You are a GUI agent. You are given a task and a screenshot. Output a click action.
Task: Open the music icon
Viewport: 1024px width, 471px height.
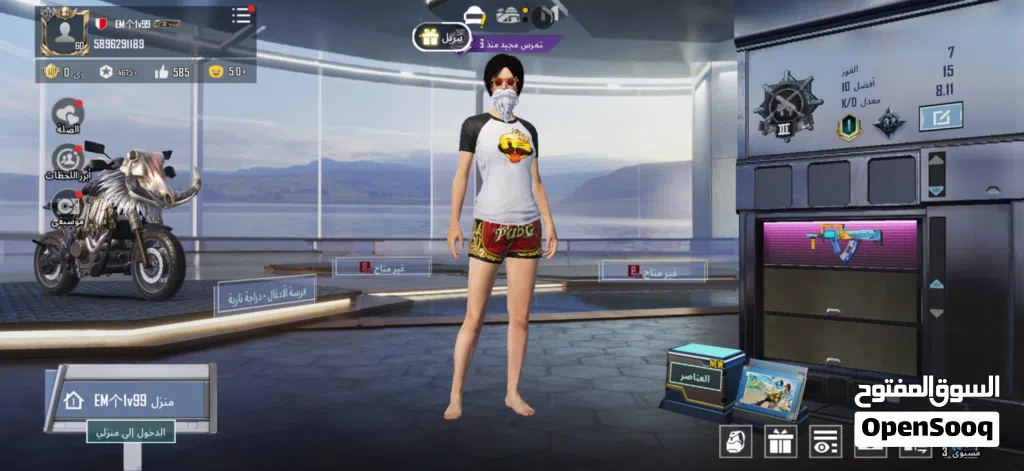click(x=64, y=201)
